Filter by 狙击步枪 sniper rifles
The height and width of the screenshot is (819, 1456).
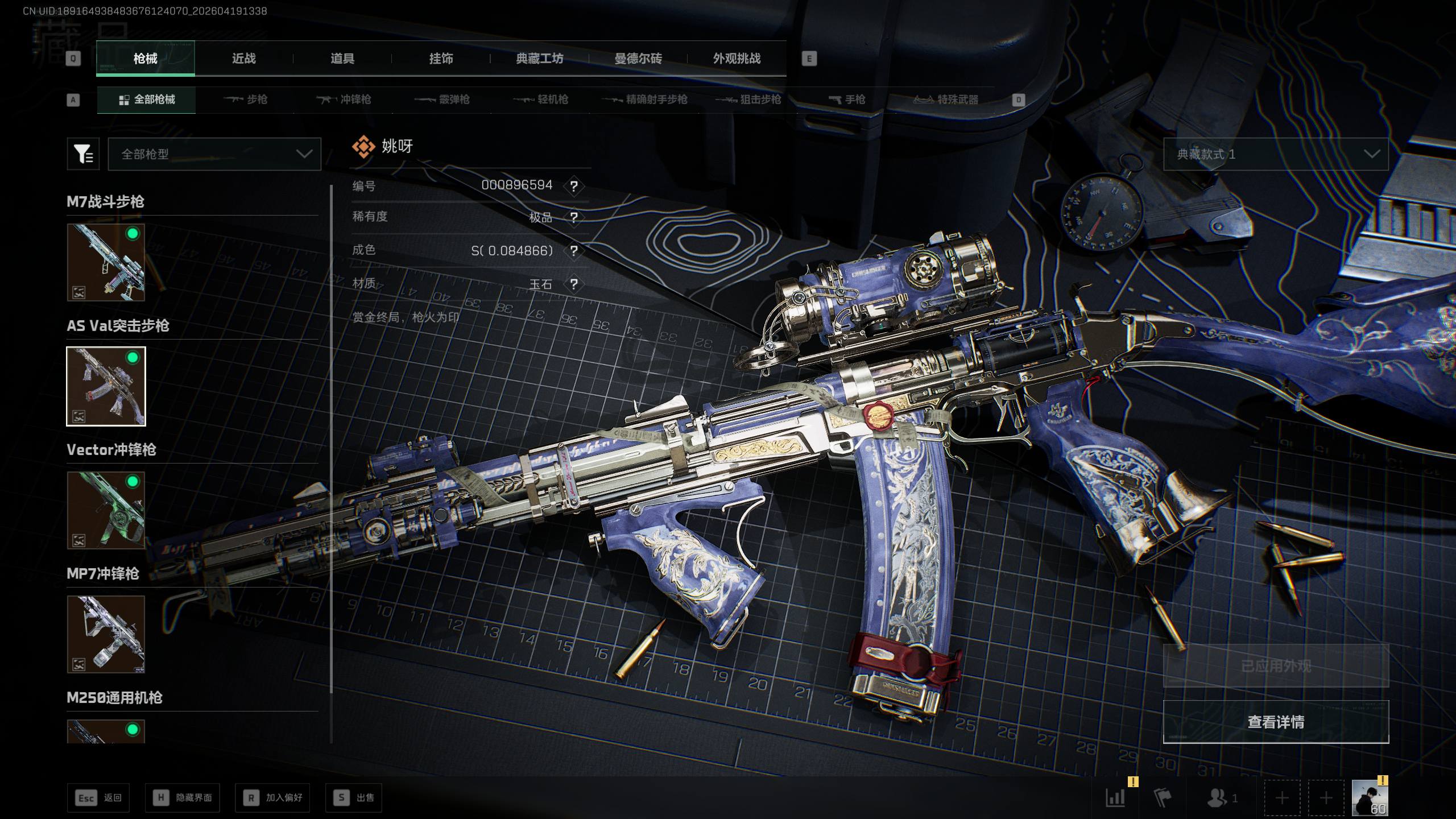click(x=748, y=100)
